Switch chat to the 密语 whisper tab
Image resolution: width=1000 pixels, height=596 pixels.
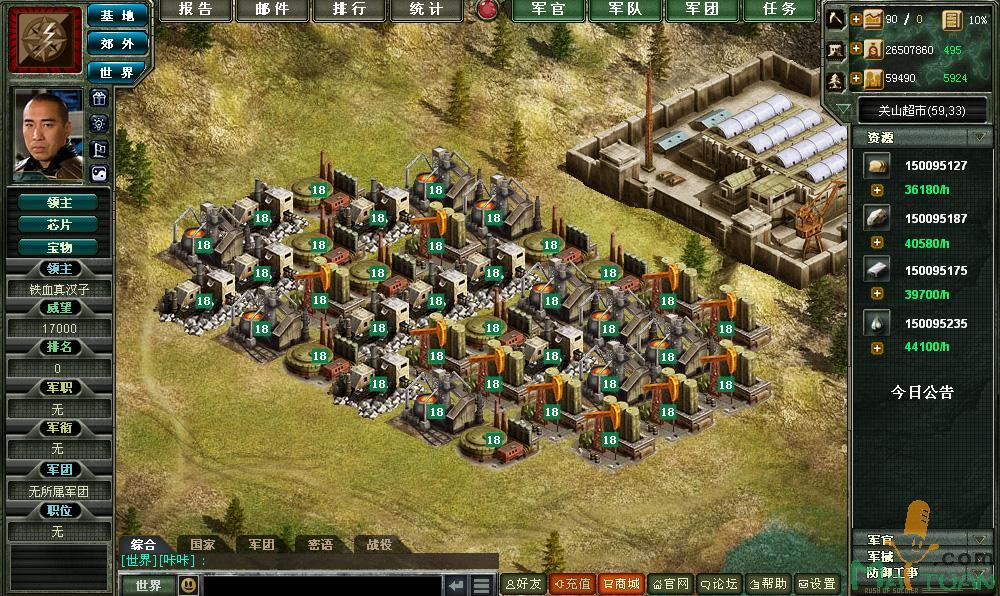point(320,545)
